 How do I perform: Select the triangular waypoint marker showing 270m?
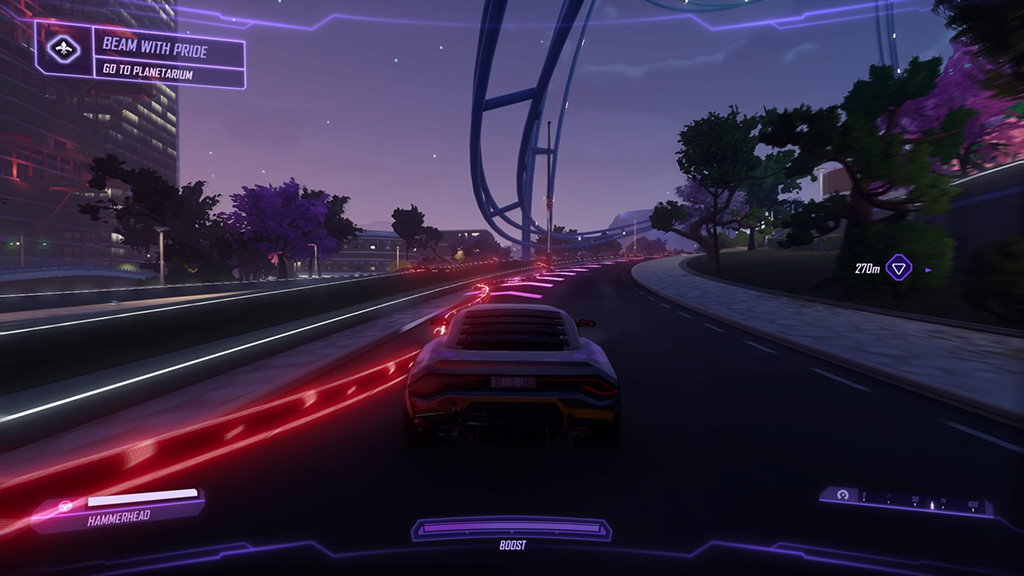click(x=899, y=268)
